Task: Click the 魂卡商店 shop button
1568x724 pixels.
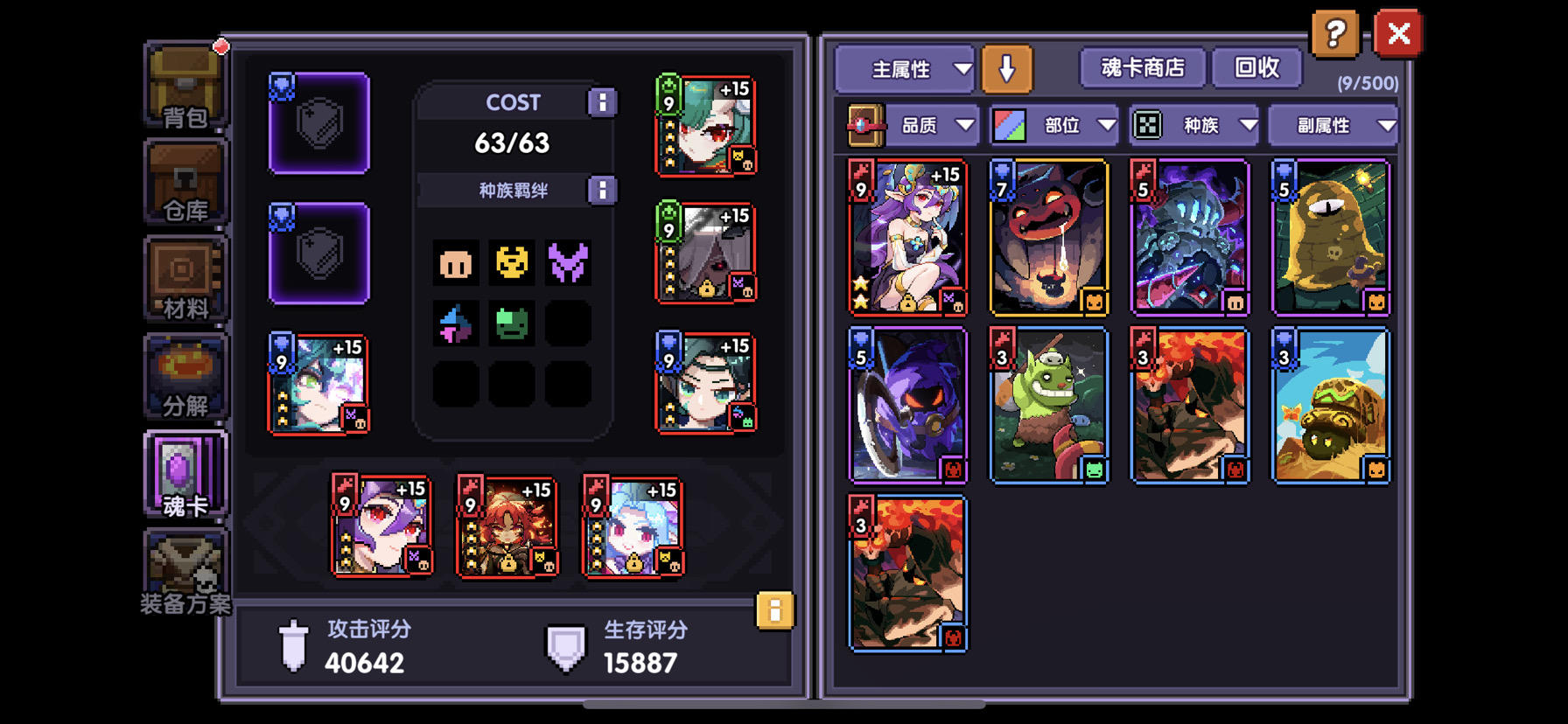Action: (1142, 66)
